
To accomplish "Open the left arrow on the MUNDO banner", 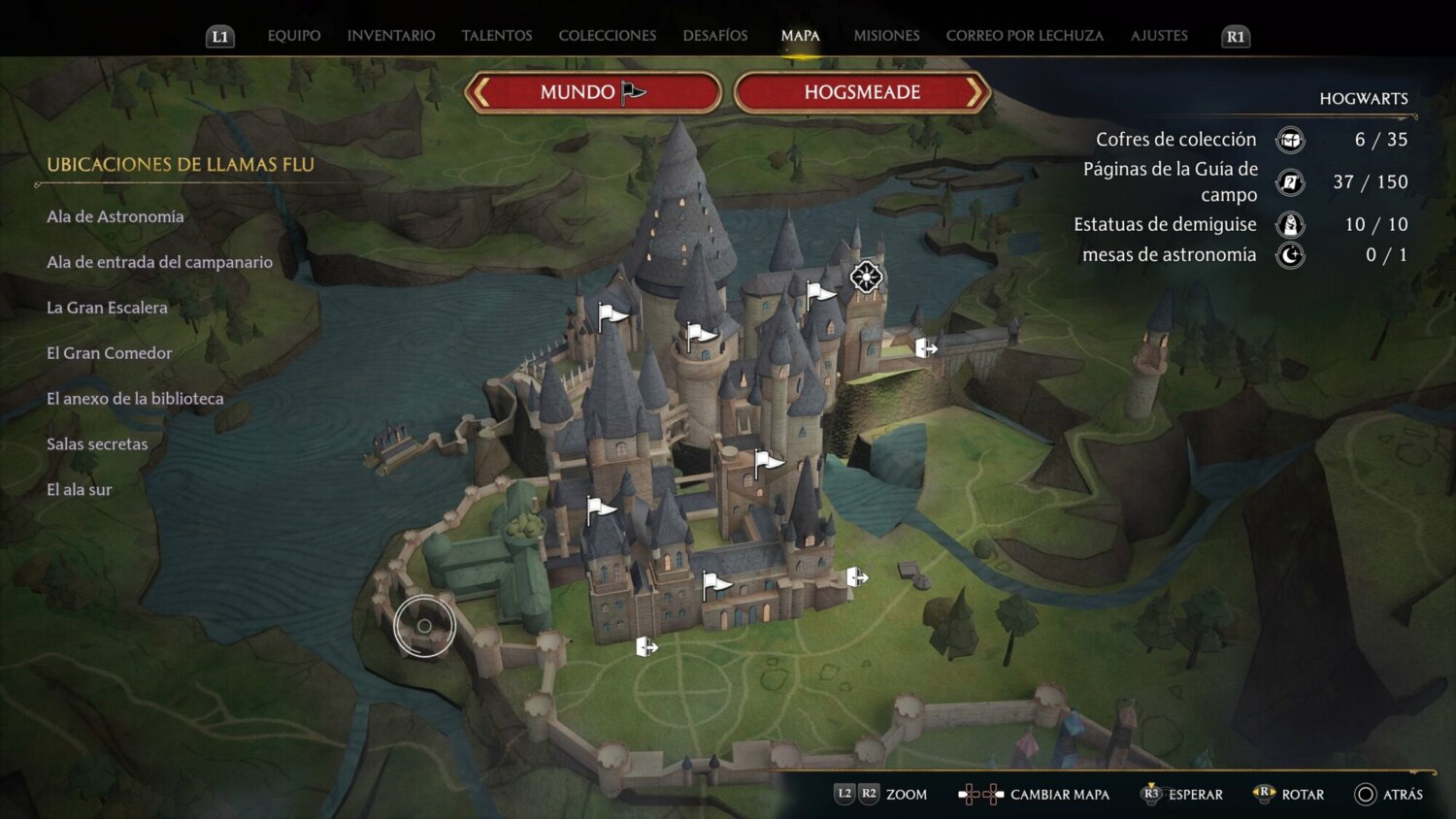I will point(482,92).
